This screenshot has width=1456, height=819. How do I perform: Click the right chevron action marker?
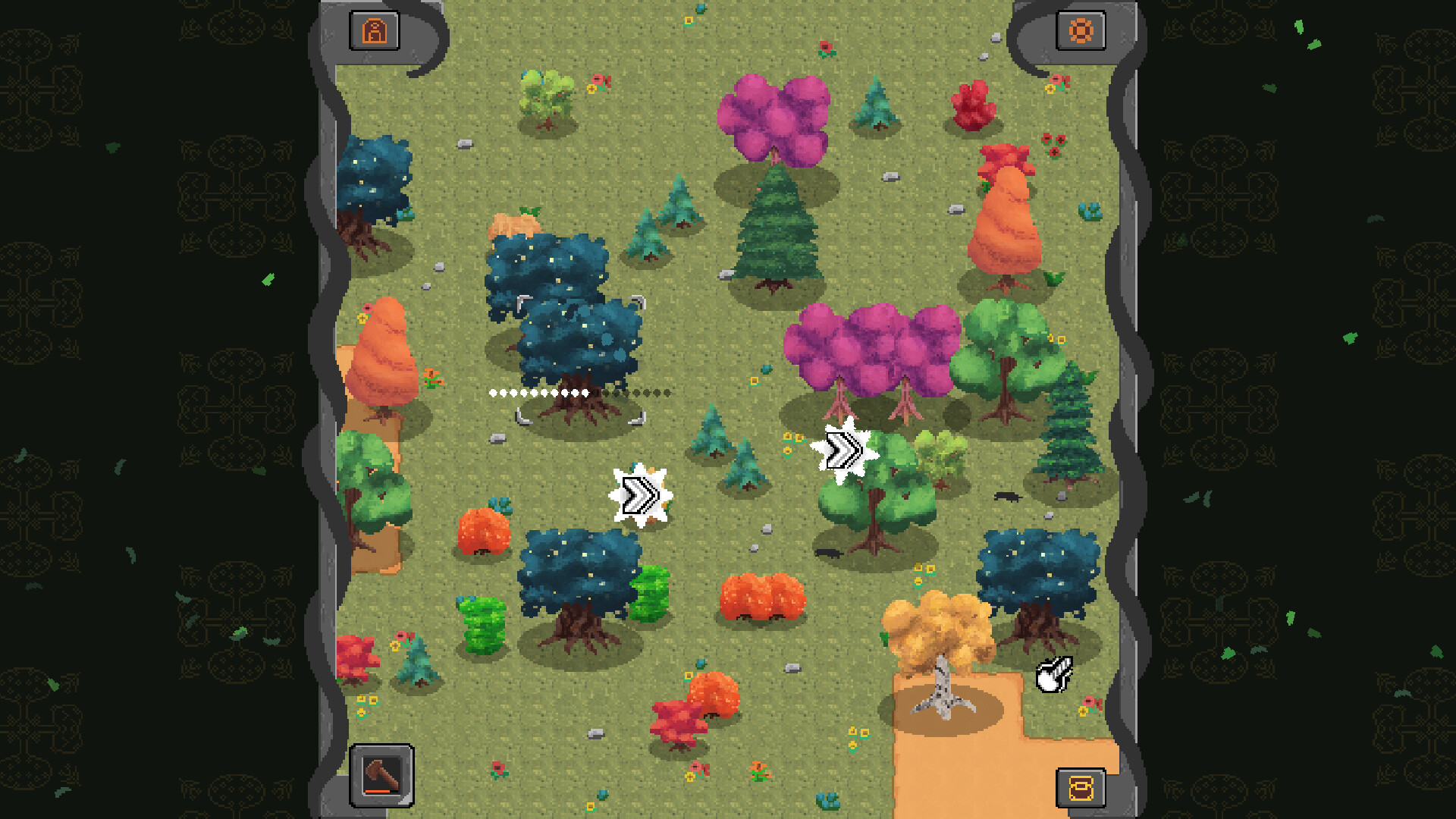click(845, 450)
